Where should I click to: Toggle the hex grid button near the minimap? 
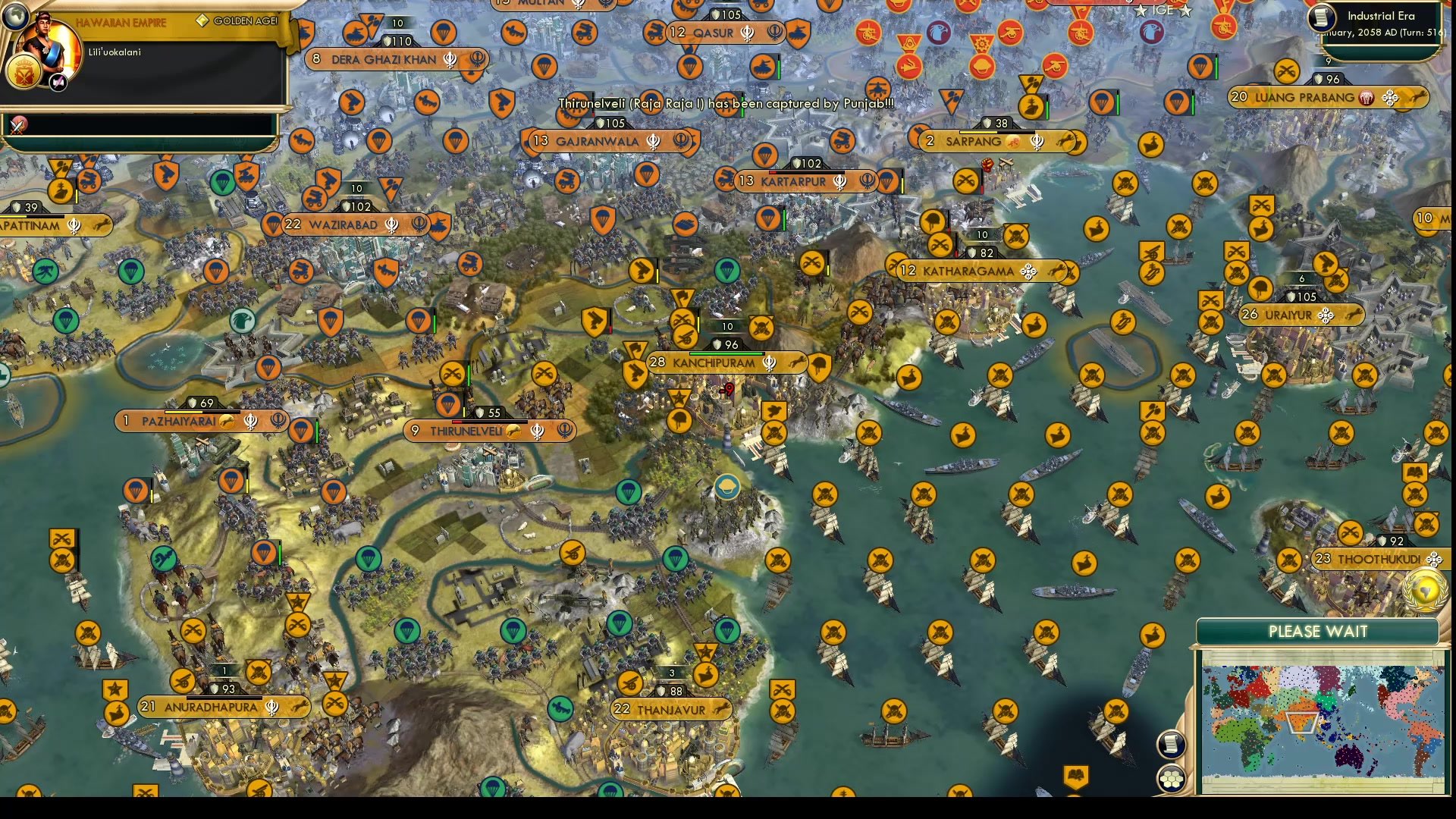click(1171, 779)
